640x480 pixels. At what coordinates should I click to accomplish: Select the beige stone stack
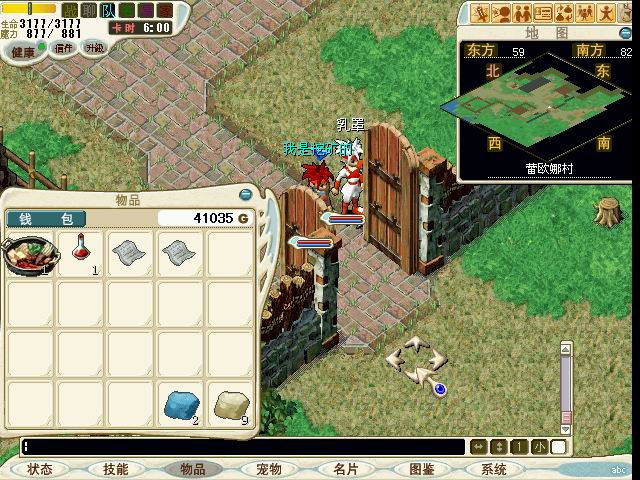point(231,404)
